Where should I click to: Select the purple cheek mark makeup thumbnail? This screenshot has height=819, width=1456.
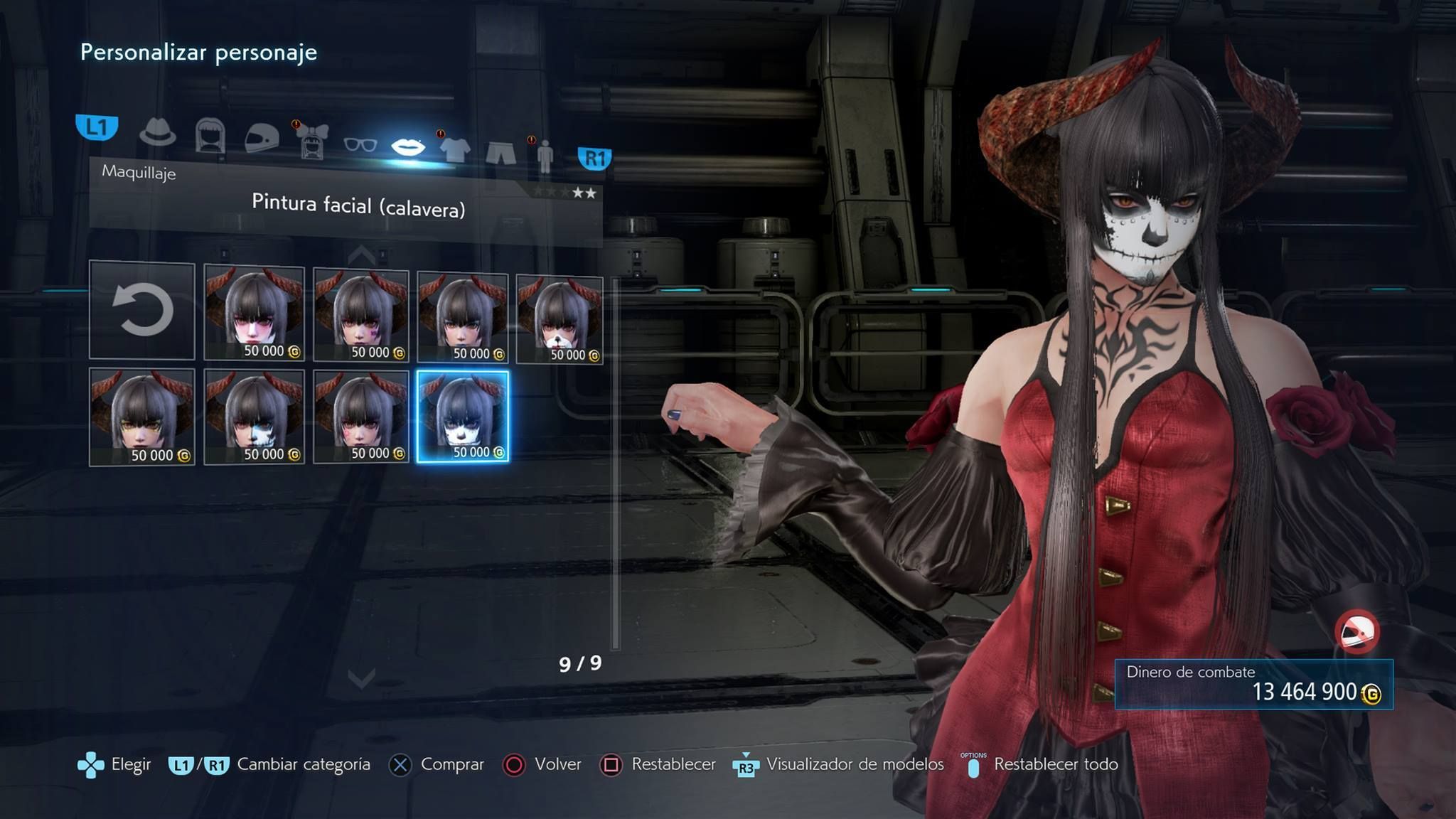[x=361, y=315]
